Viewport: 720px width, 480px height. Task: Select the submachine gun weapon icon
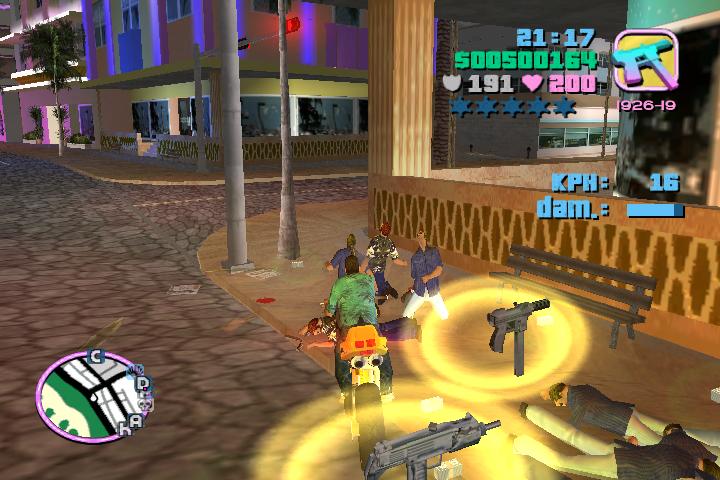(645, 62)
